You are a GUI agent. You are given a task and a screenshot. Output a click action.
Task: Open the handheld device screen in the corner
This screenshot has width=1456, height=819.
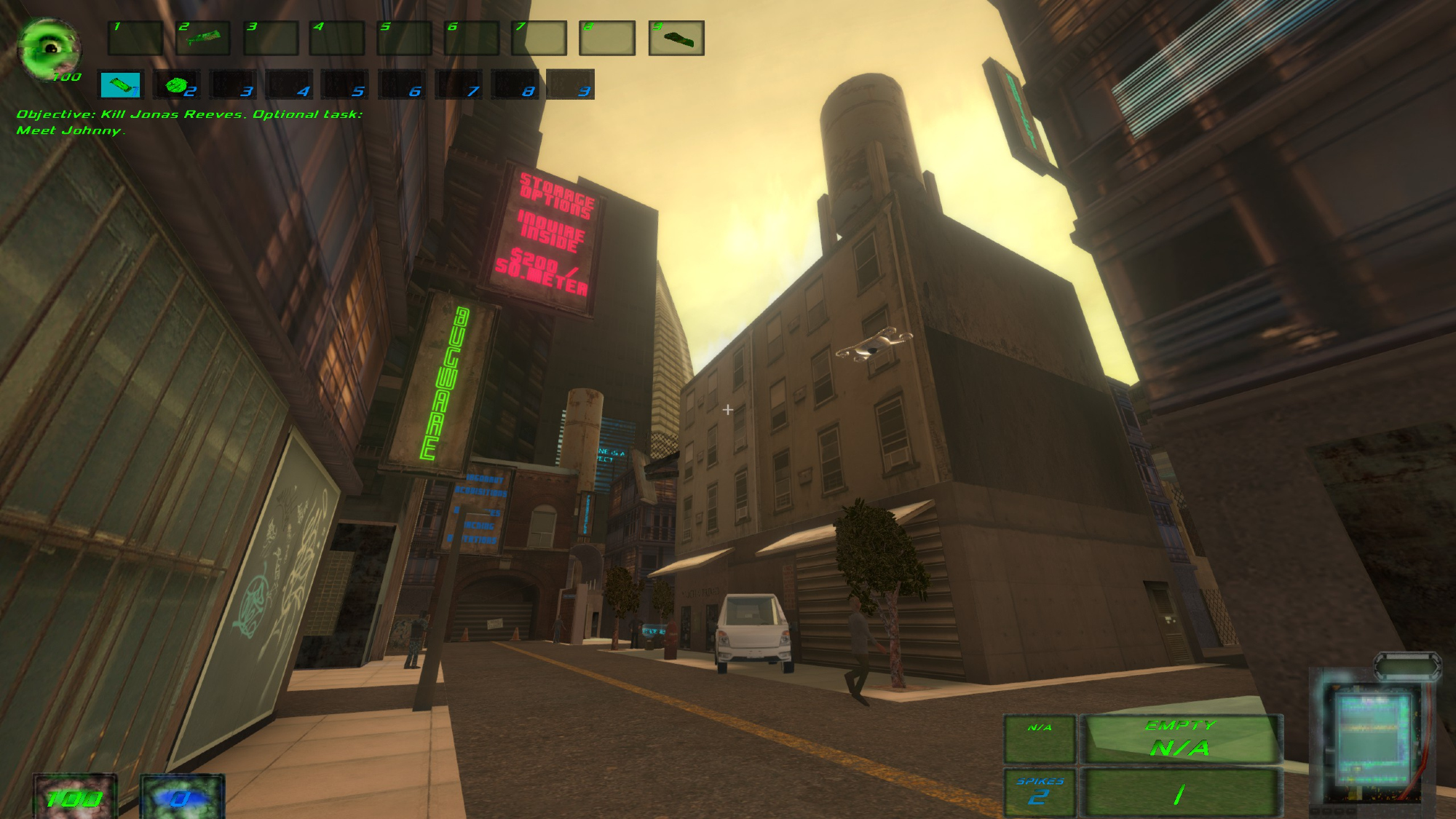click(1371, 735)
